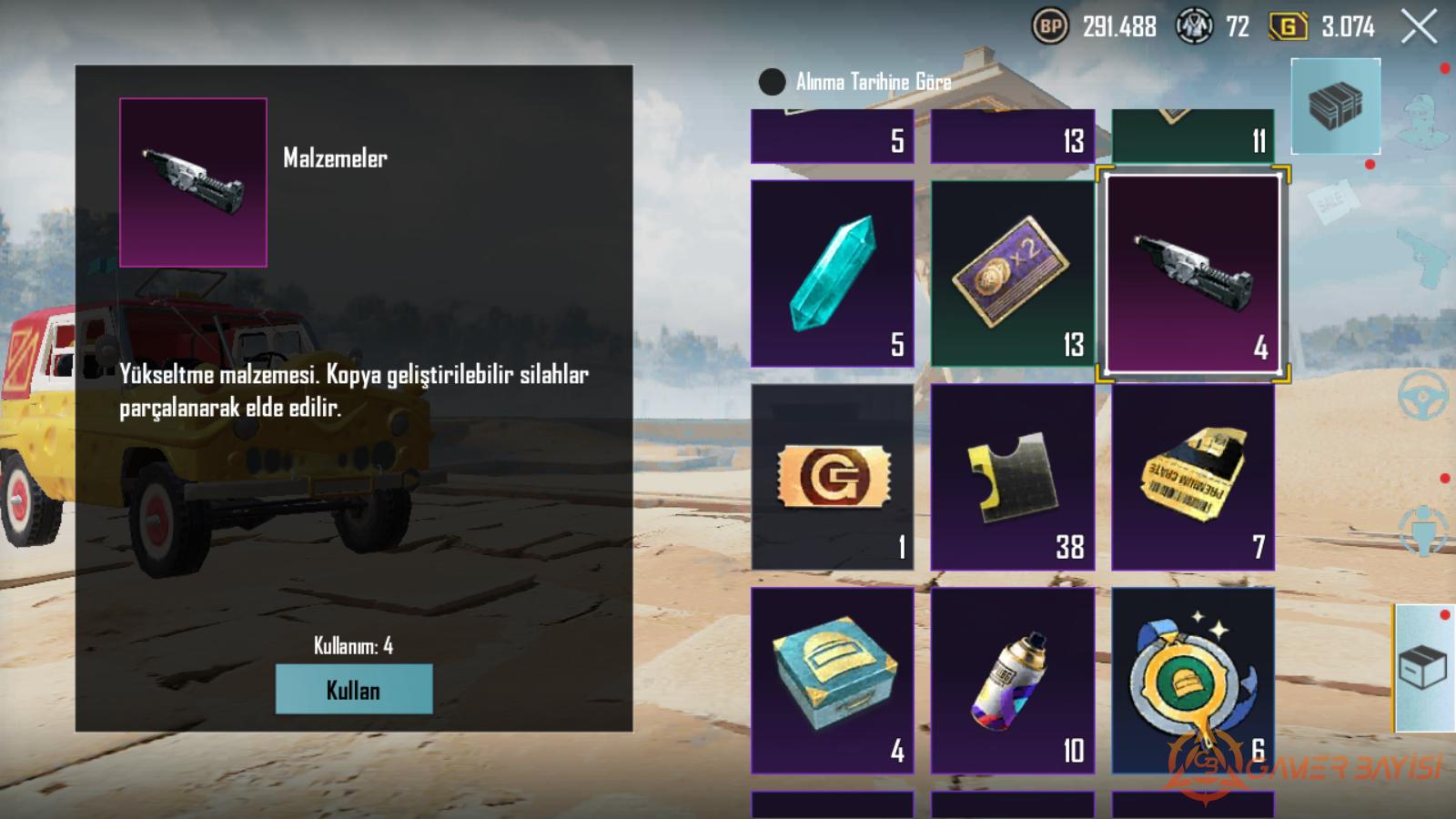Toggle the Alınma Tarihine Göre sort option
Image resolution: width=1456 pixels, height=819 pixels.
click(x=773, y=82)
